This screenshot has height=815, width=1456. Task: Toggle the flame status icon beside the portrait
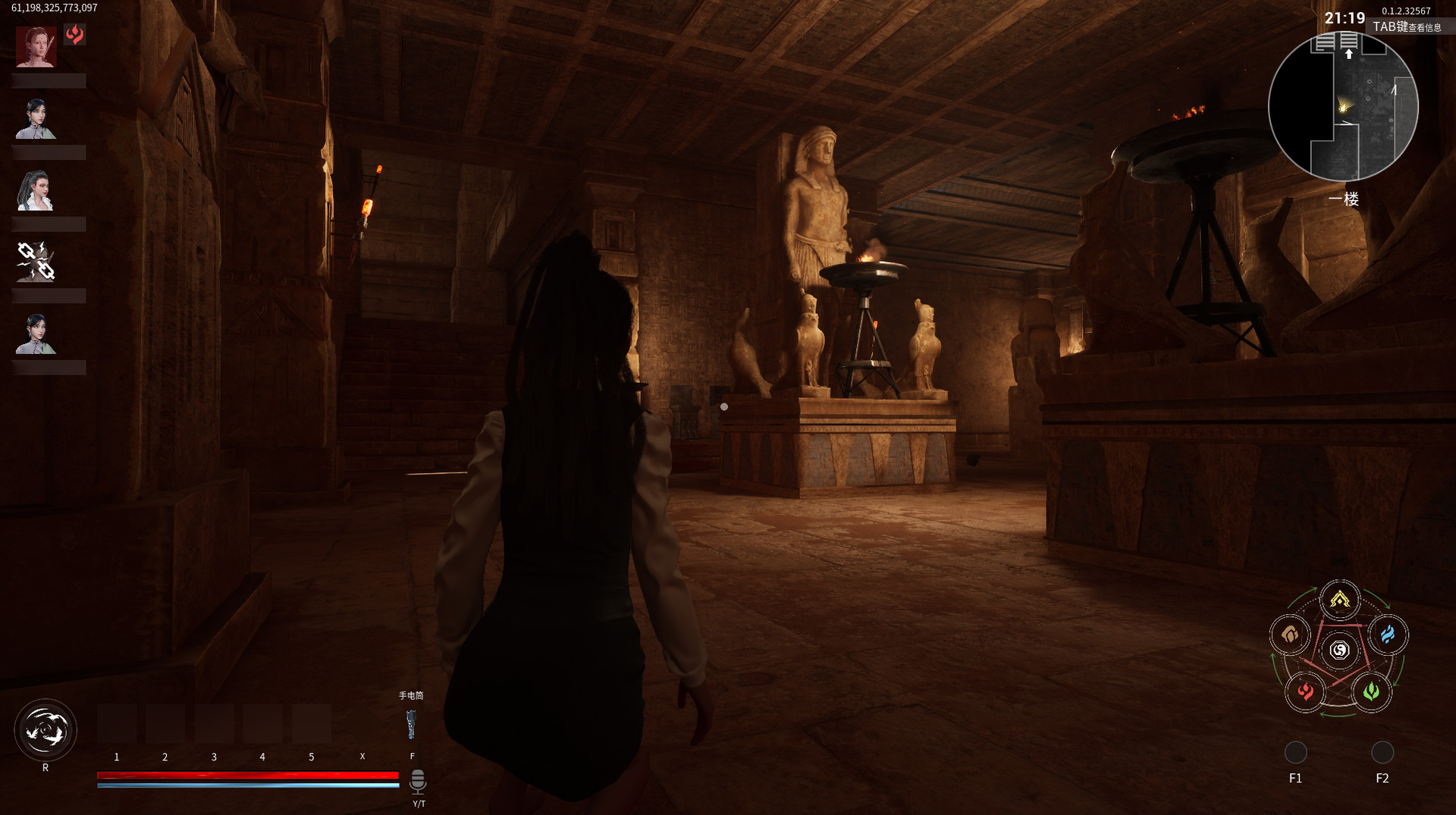(x=74, y=33)
